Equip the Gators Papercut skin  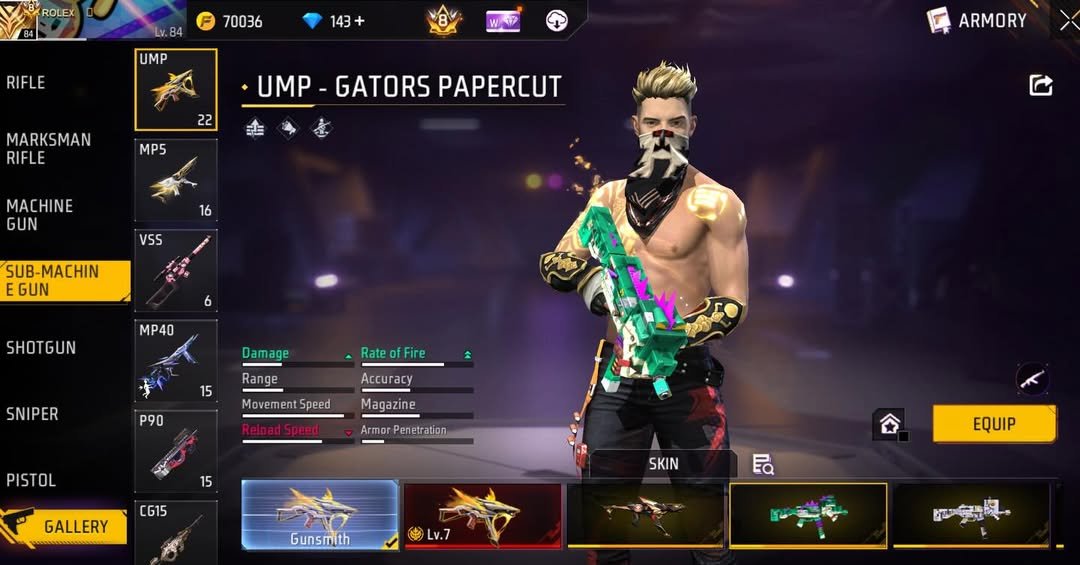(993, 424)
